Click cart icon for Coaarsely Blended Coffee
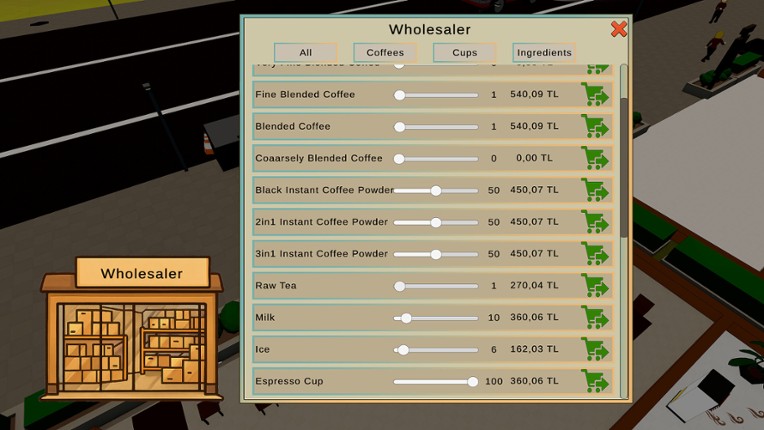 [x=597, y=158]
